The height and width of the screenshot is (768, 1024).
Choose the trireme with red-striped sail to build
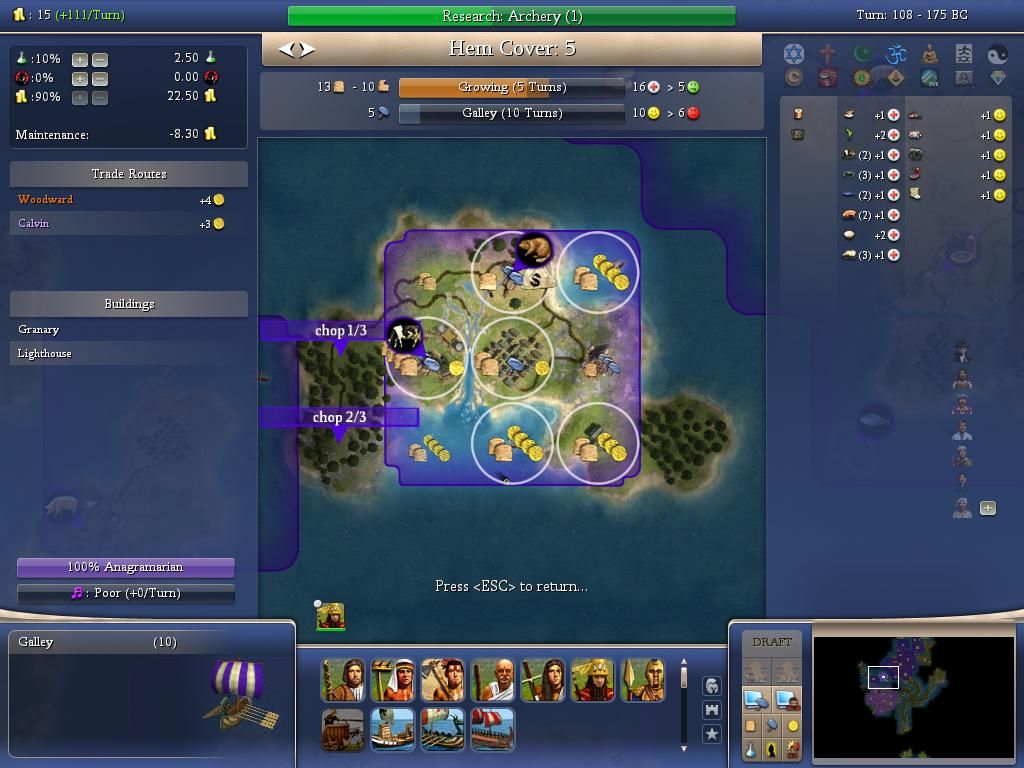(492, 730)
